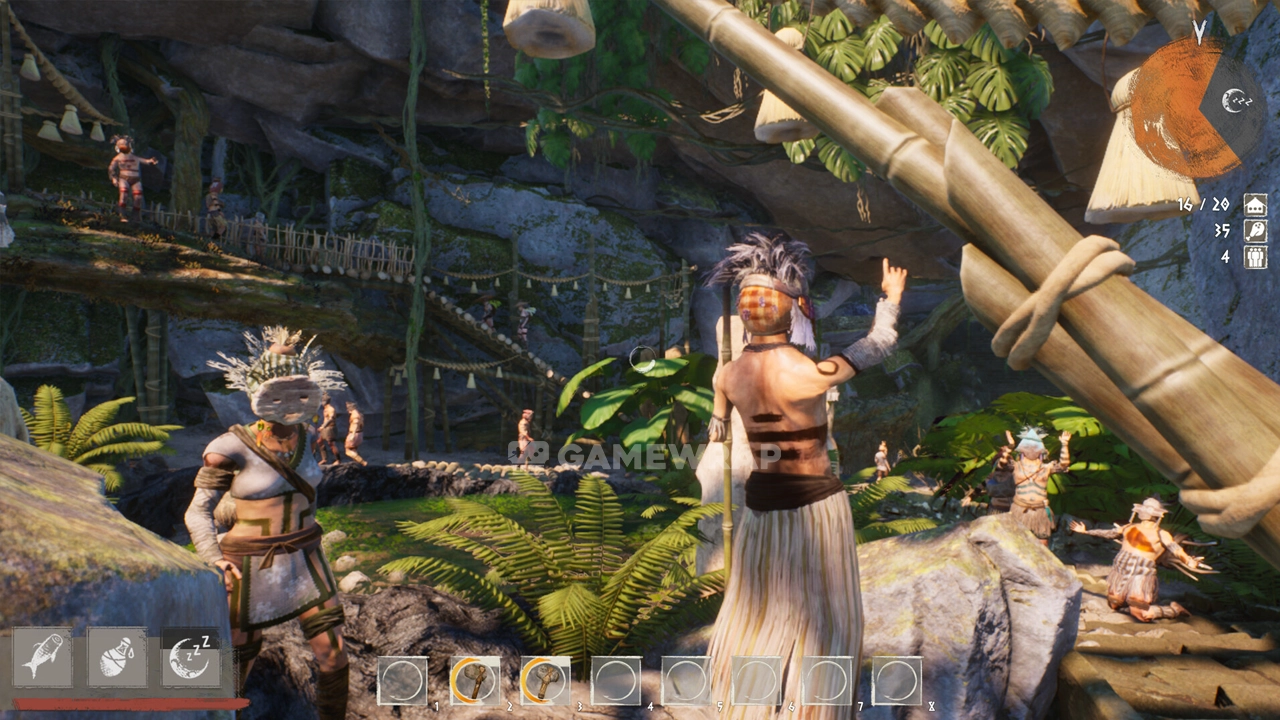Select the stone tool in hotbar slot 2

pyautogui.click(x=475, y=681)
